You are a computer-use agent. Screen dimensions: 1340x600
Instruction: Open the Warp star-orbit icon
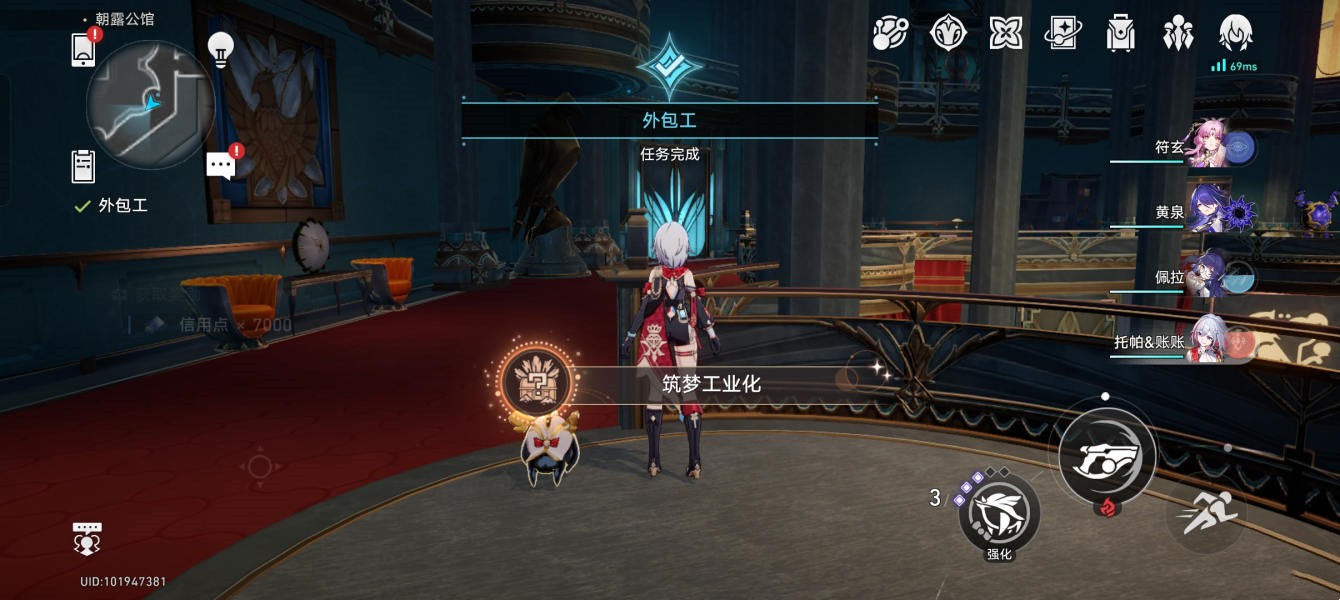click(889, 34)
